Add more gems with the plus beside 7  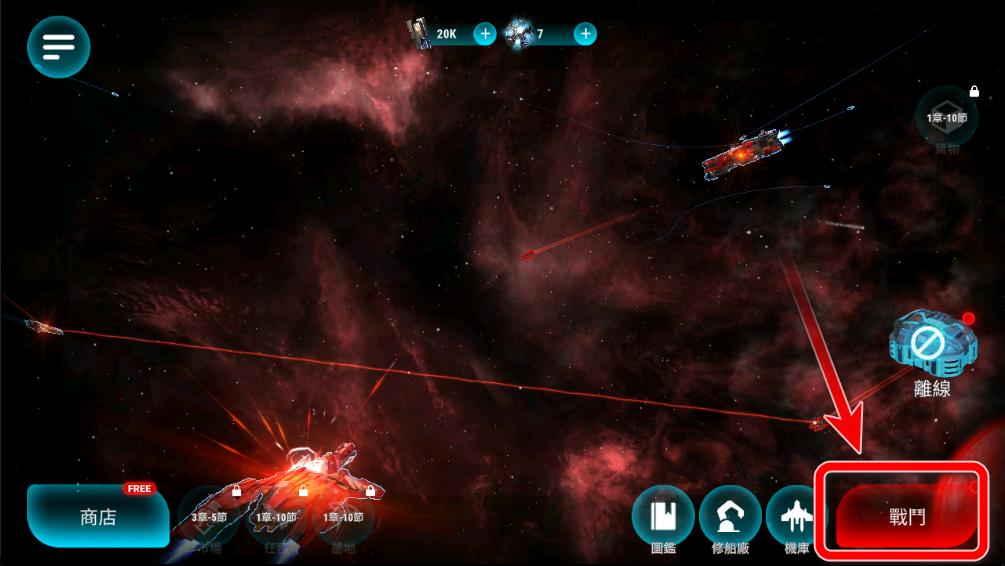[586, 34]
